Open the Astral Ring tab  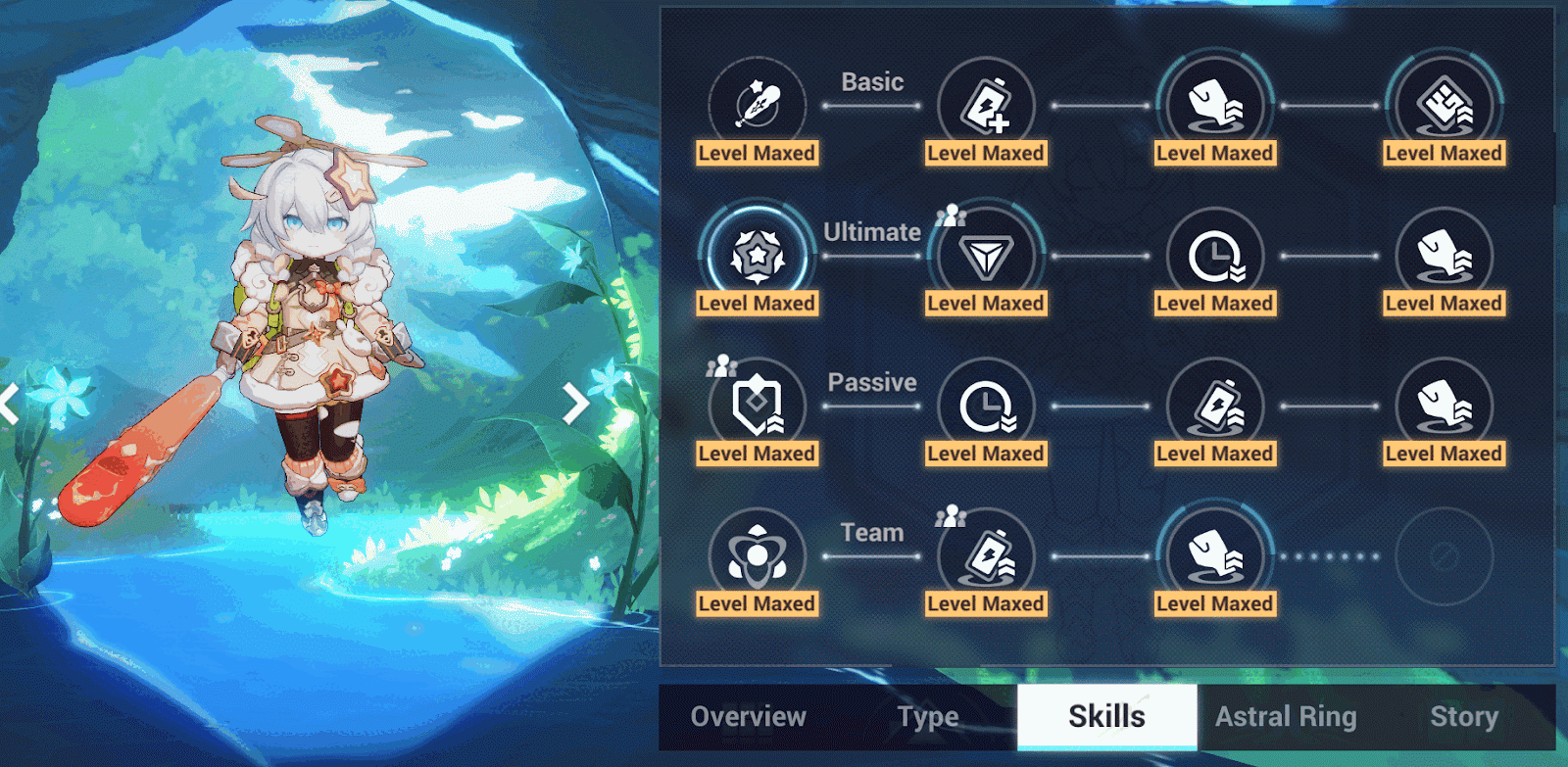tap(1287, 717)
